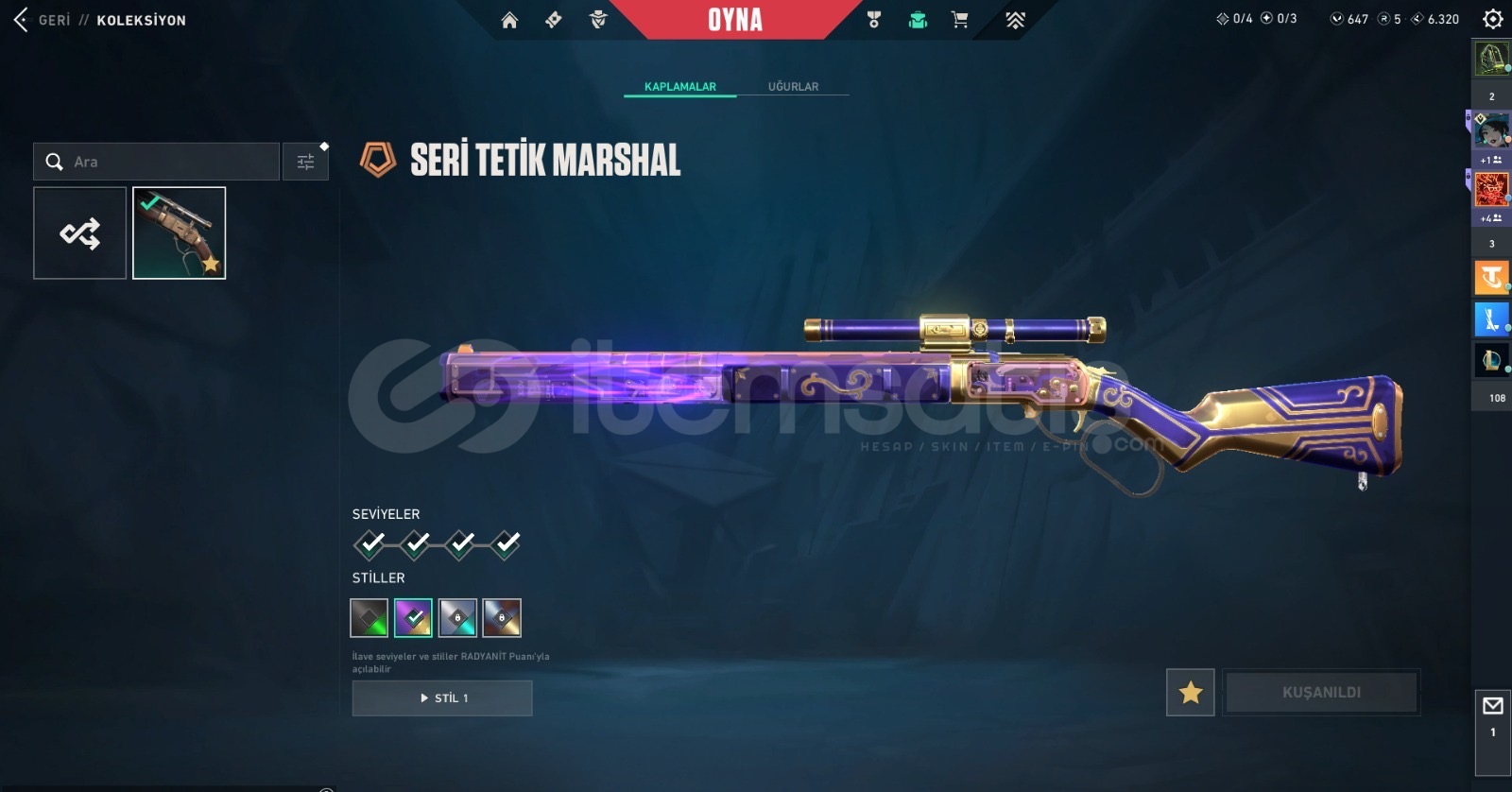Open the mail inbox icon

[x=1493, y=706]
